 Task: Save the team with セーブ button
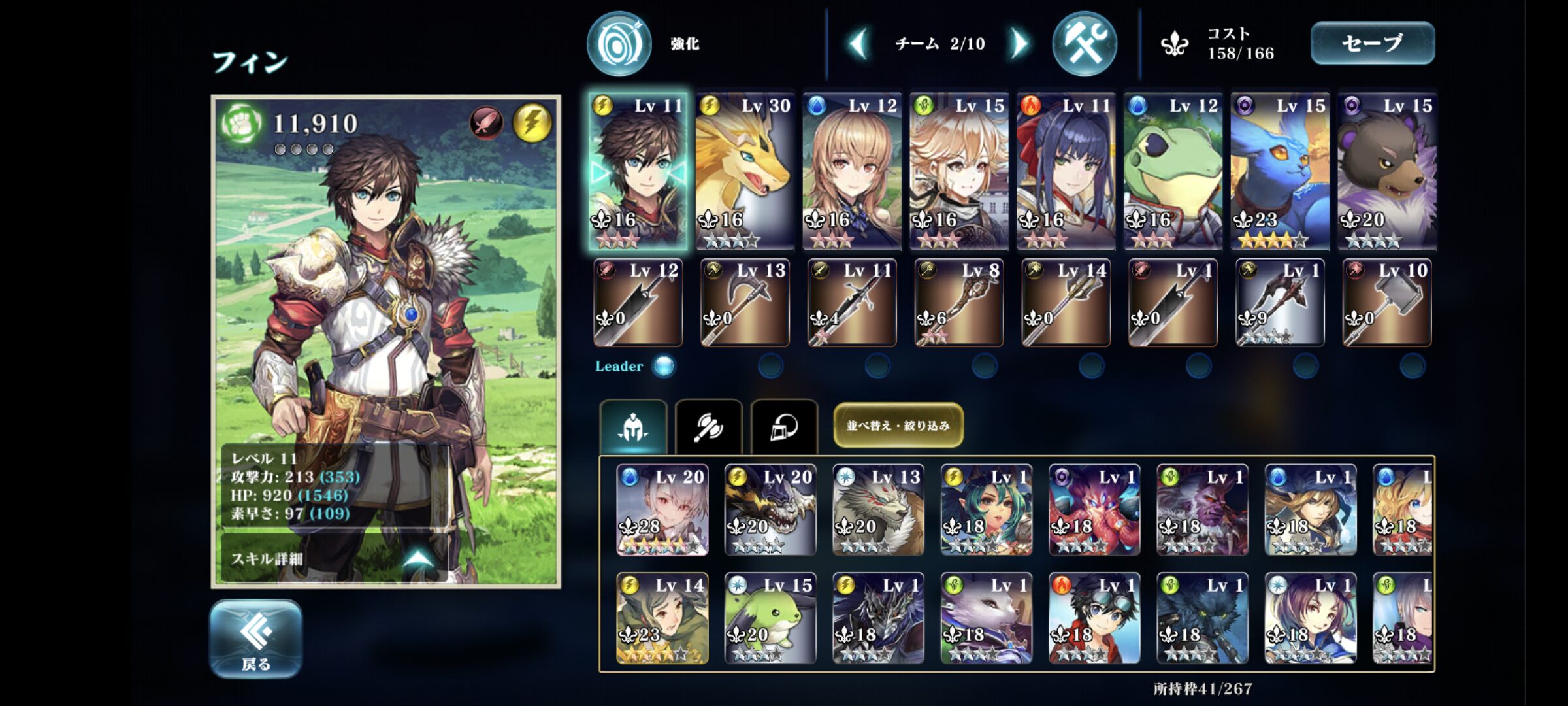pos(1372,43)
